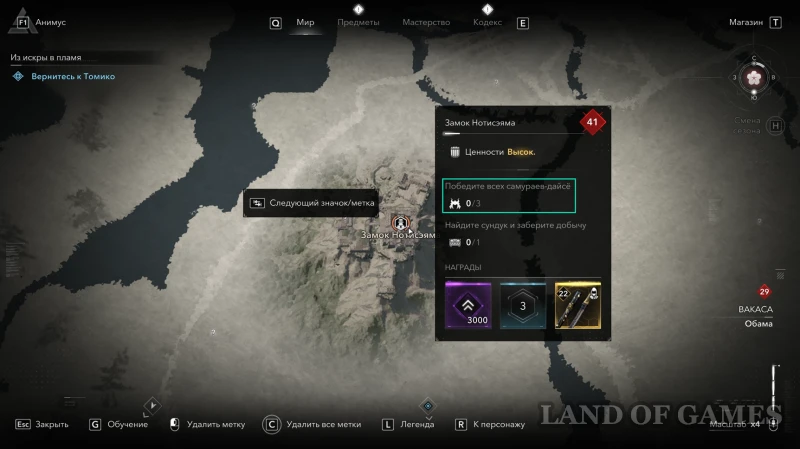Open the Анимус menu

pyautogui.click(x=50, y=21)
